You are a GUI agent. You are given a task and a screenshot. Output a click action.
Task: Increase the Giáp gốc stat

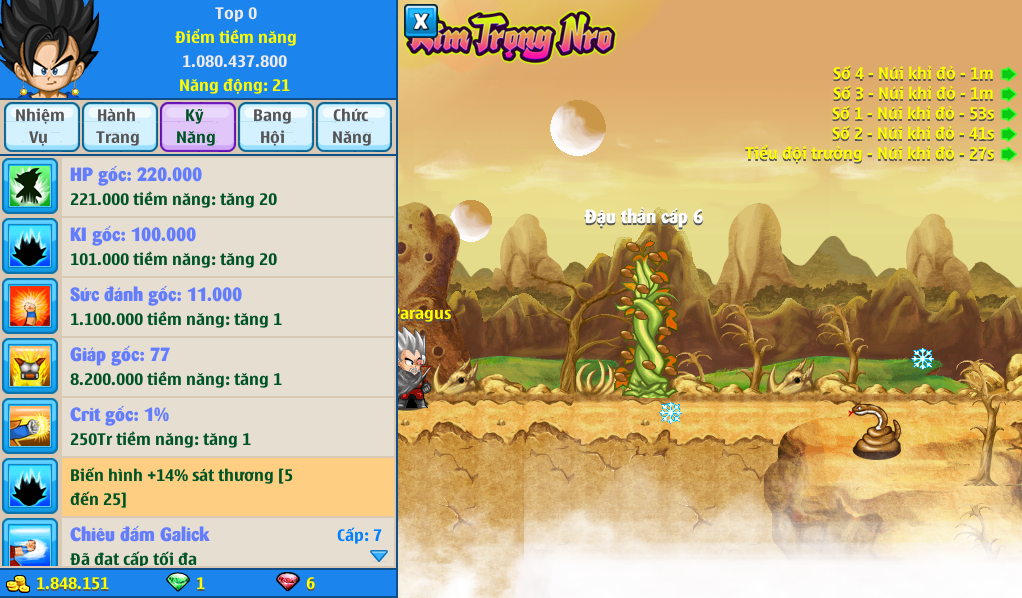(x=198, y=367)
